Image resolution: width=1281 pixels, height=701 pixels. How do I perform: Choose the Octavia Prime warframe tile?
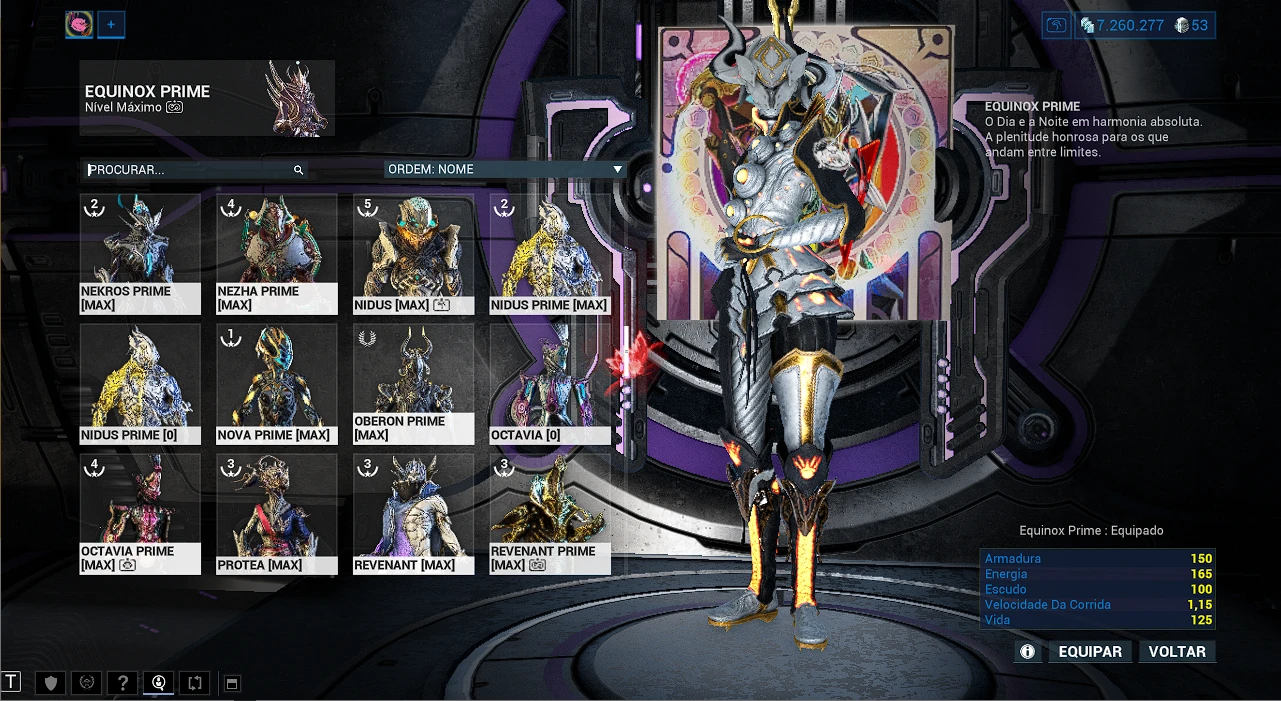[x=140, y=514]
